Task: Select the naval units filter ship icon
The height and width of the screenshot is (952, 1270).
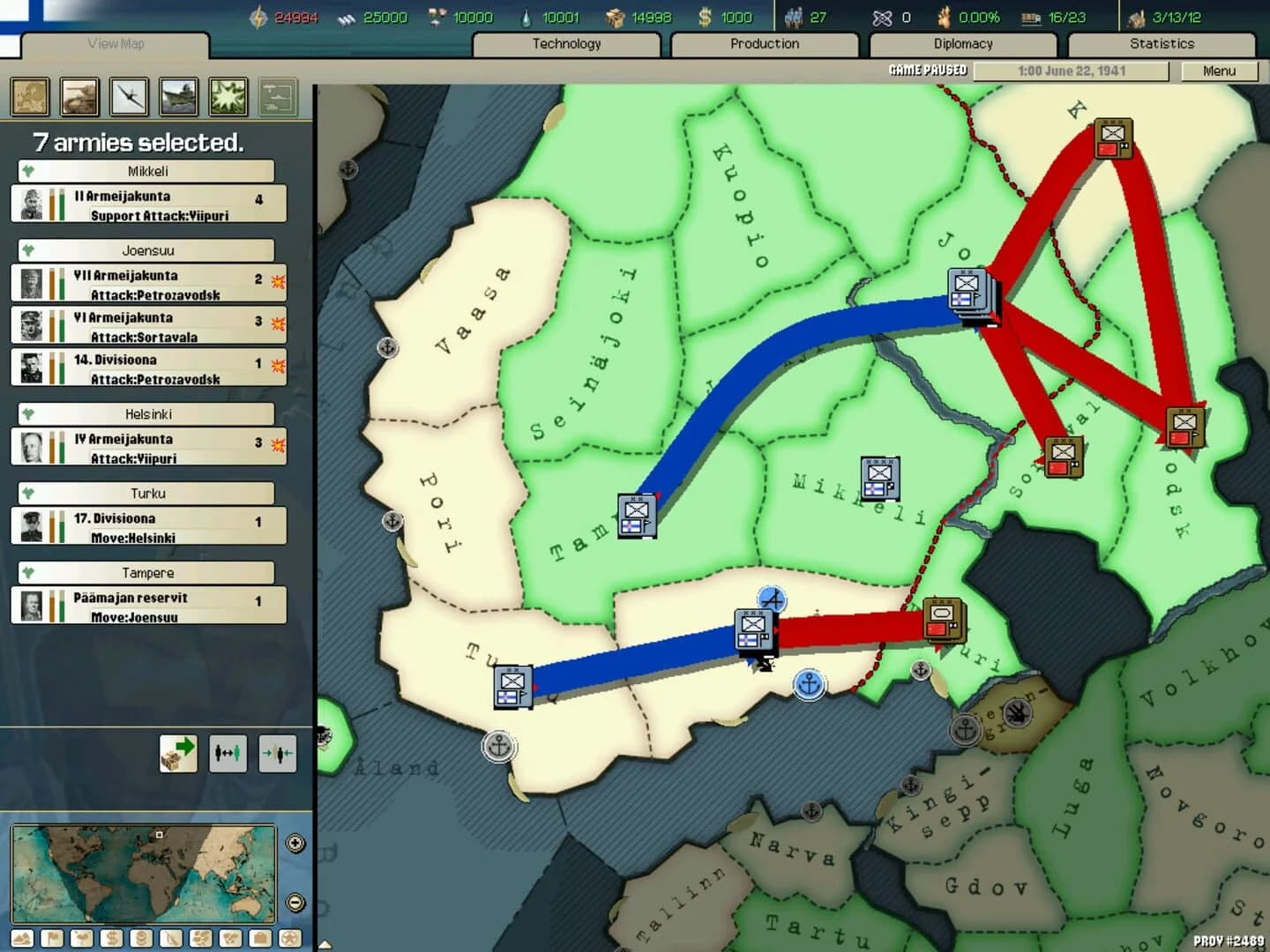Action: 179,97
